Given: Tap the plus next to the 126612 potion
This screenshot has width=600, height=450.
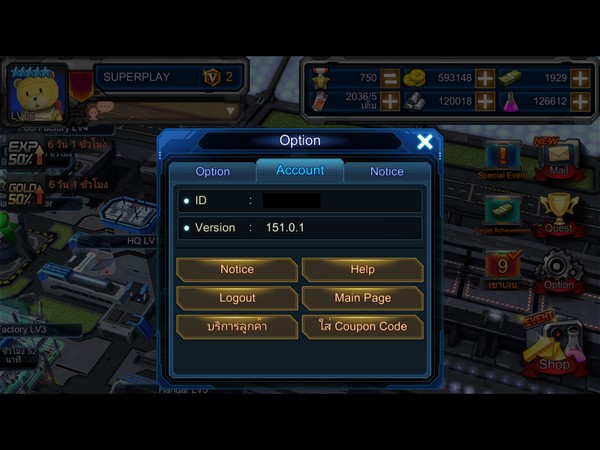Looking at the screenshot, I should (x=581, y=101).
